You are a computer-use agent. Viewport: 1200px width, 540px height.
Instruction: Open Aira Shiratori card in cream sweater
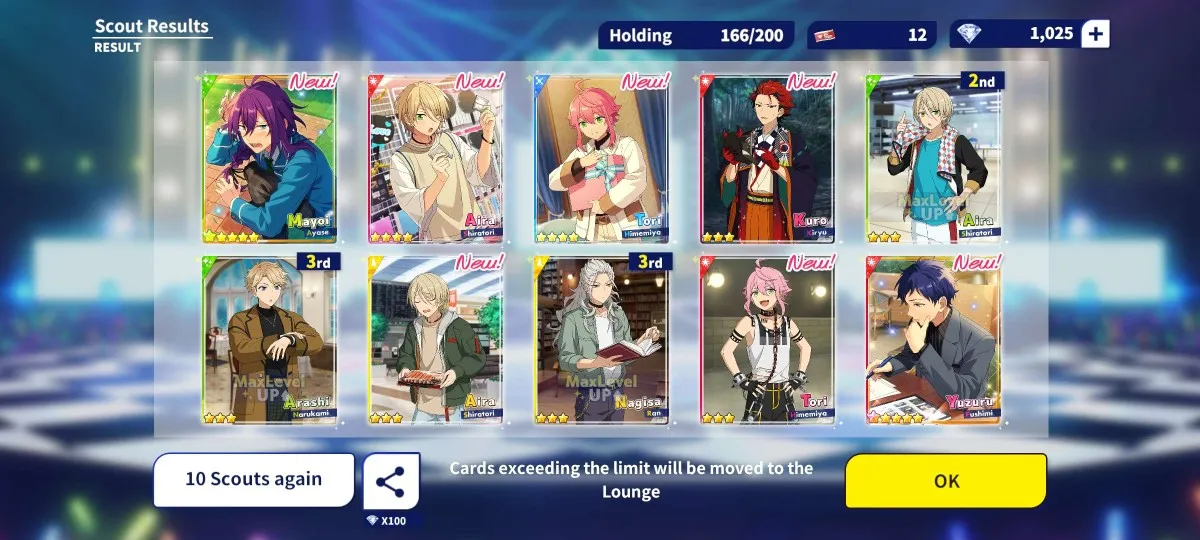436,158
